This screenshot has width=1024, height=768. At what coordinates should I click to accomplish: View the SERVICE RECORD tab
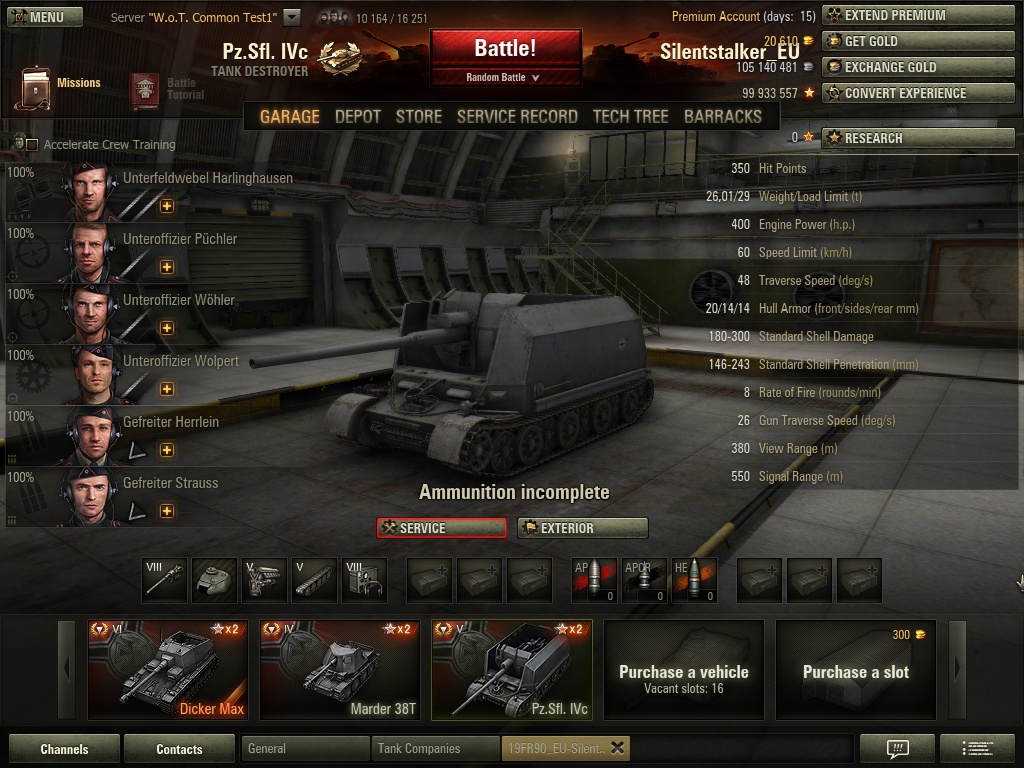517,117
